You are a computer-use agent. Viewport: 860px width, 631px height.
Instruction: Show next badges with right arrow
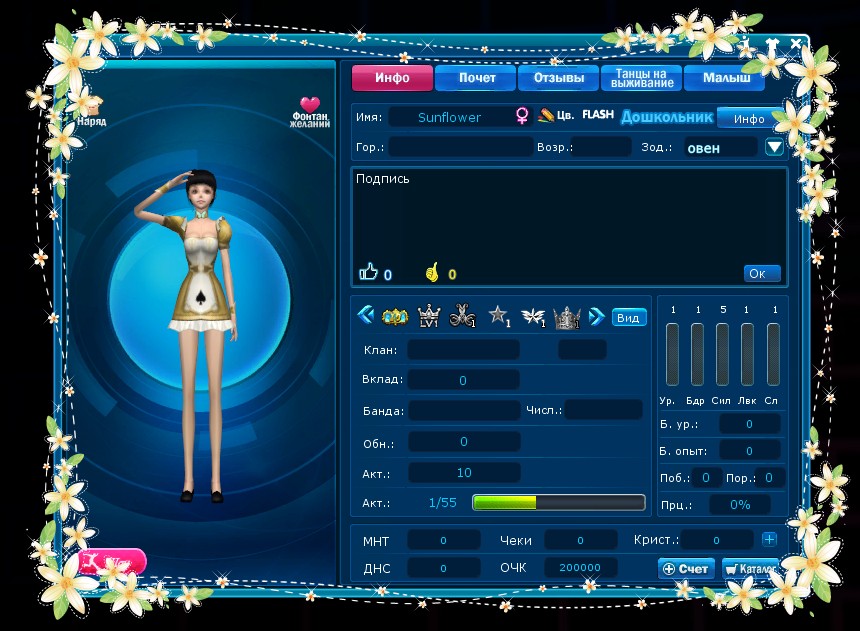pyautogui.click(x=597, y=316)
